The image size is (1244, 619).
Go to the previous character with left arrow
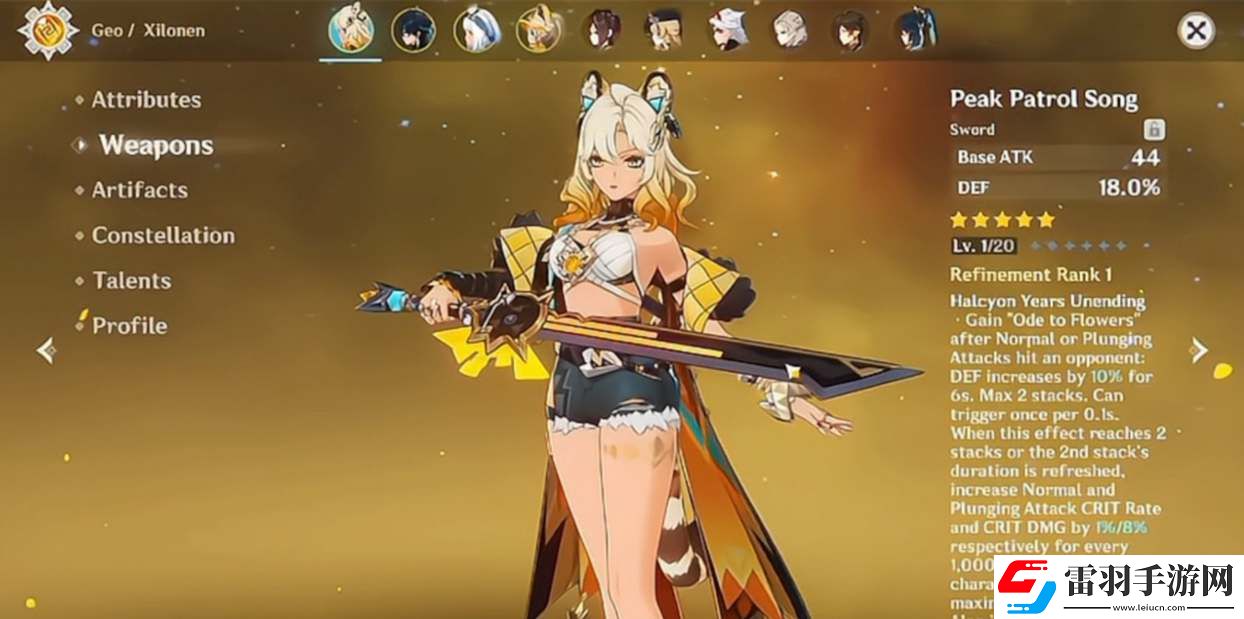point(45,350)
